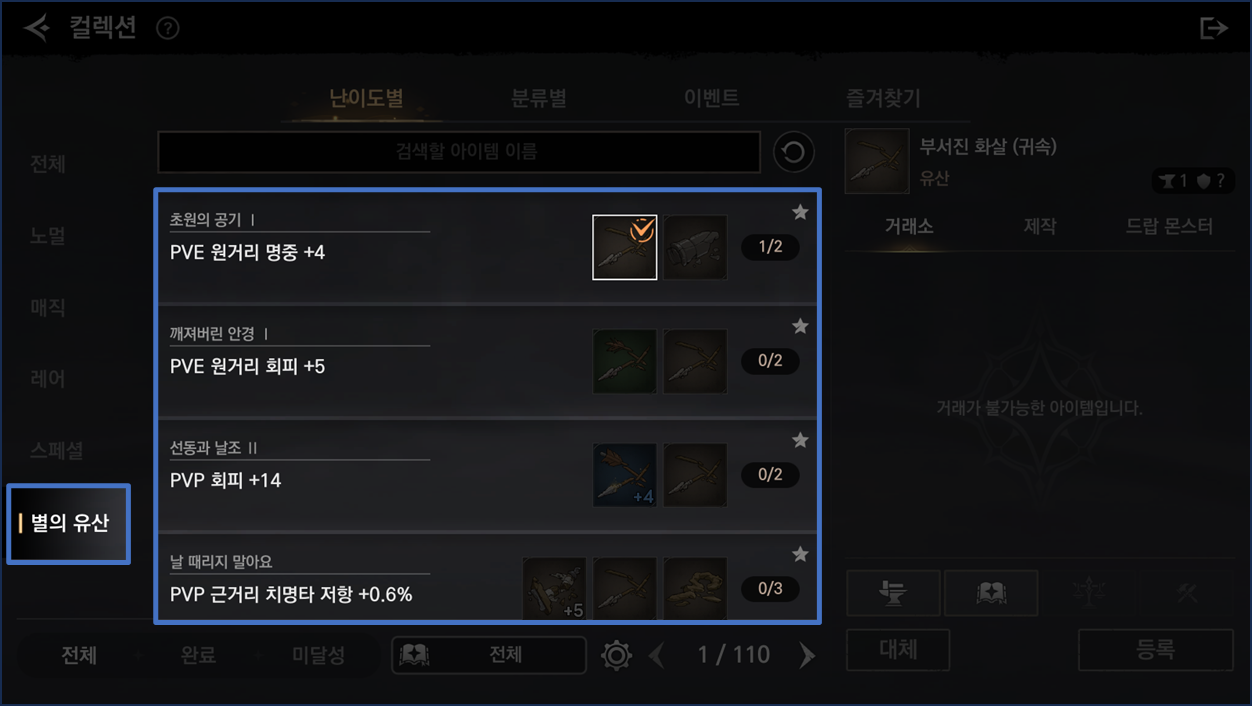Favorite the 초원의 공기 collection star
1252x706 pixels.
click(800, 212)
